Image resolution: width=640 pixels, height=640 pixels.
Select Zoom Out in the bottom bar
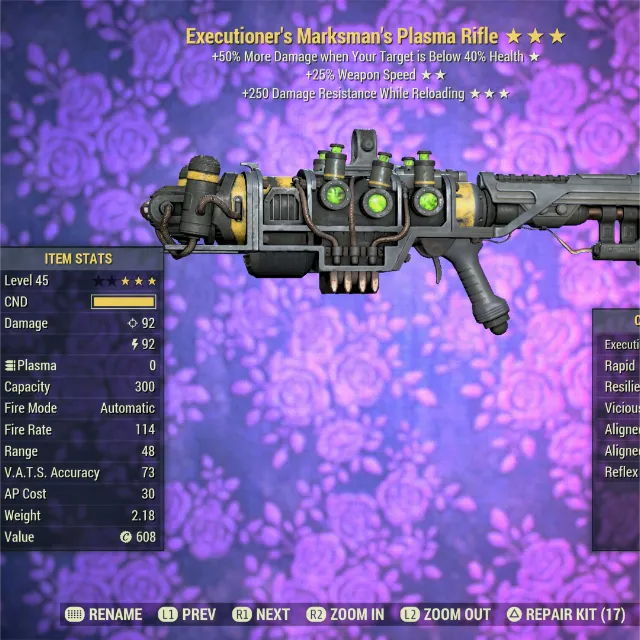click(445, 614)
